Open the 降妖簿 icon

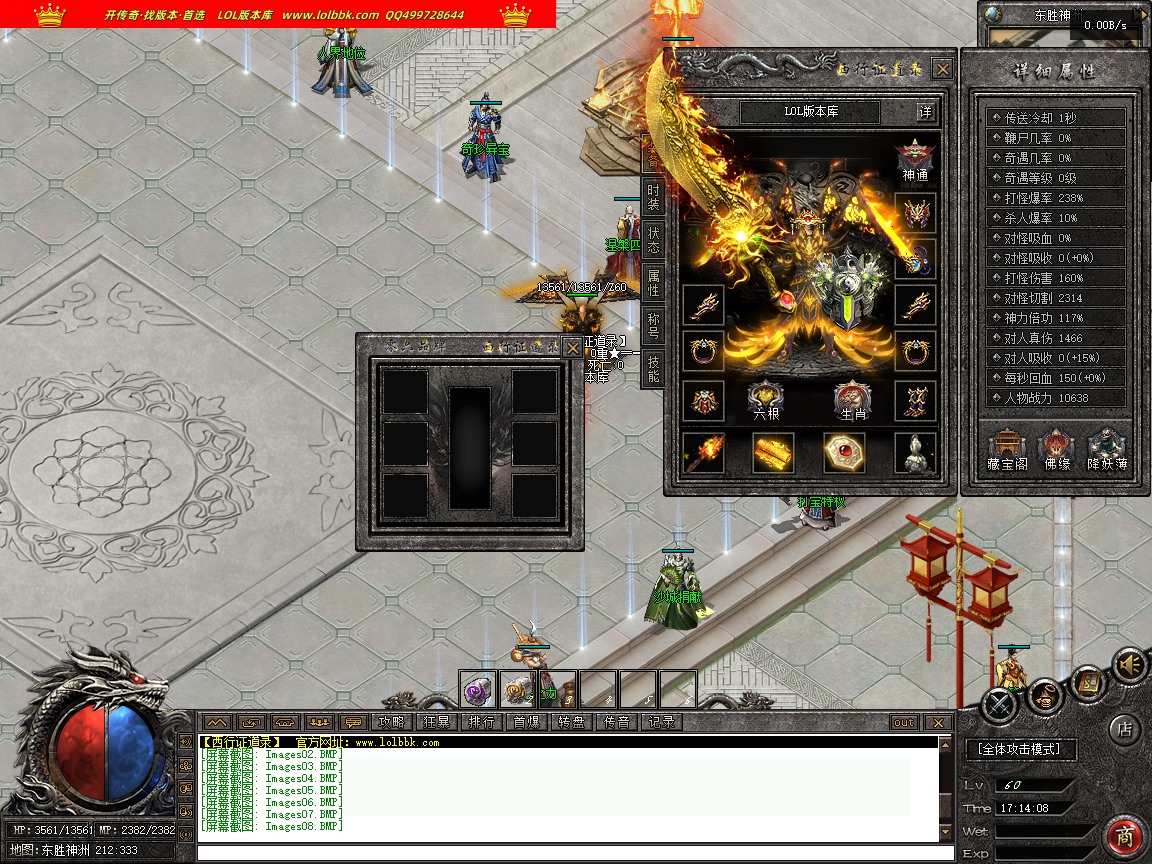pos(1107,450)
